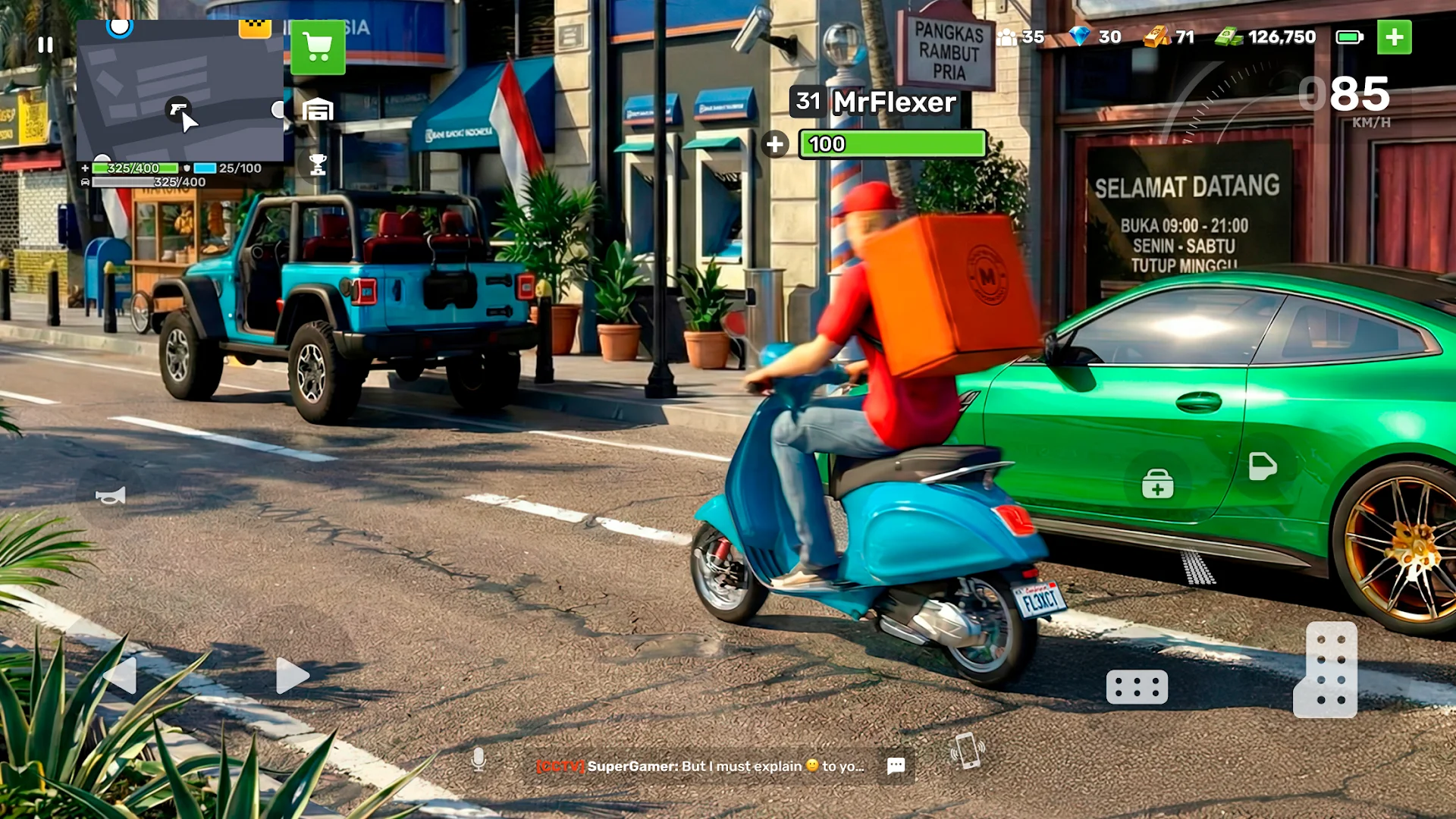Image resolution: width=1456 pixels, height=819 pixels.
Task: Click the SuperGamer chat message
Action: pos(699,767)
